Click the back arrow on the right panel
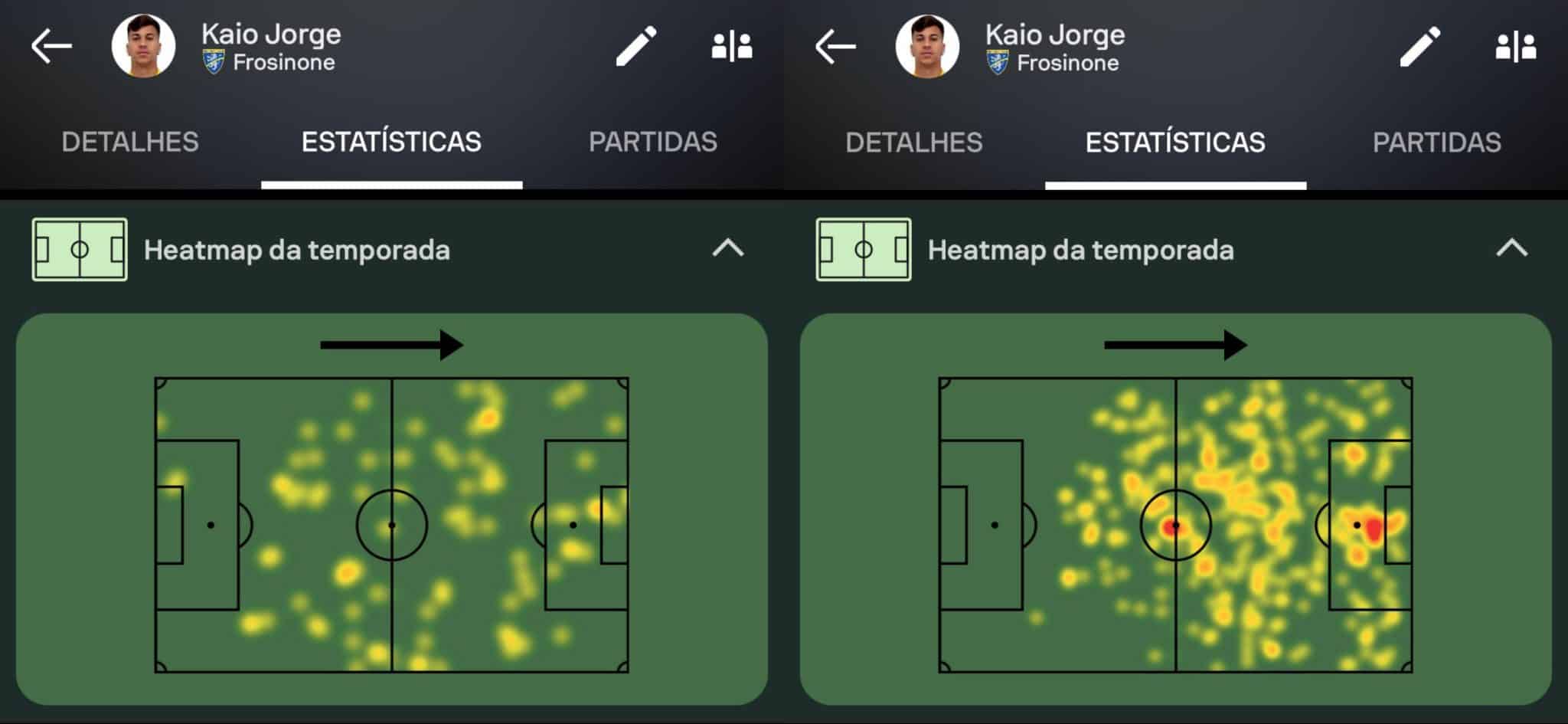Viewport: 1568px width, 724px height. click(x=835, y=46)
